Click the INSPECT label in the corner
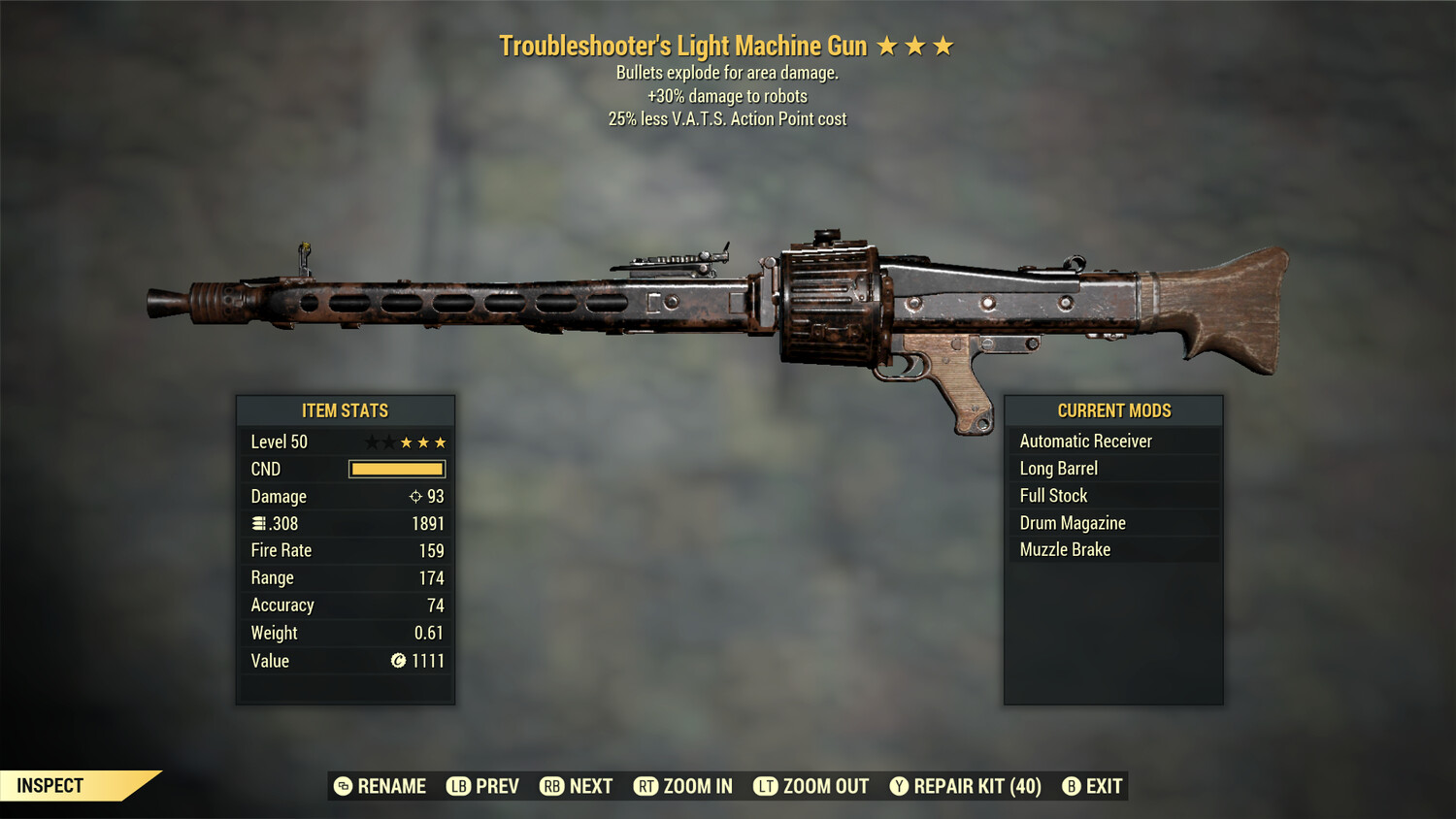 [x=50, y=785]
